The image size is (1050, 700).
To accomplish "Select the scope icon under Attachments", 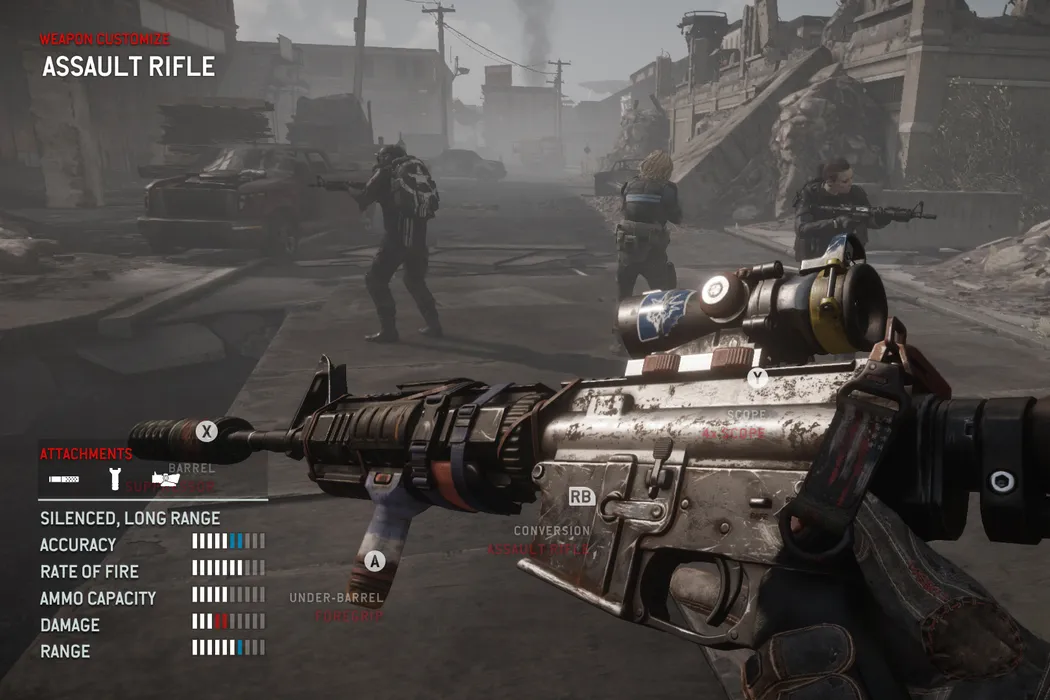I will pyautogui.click(x=165, y=480).
